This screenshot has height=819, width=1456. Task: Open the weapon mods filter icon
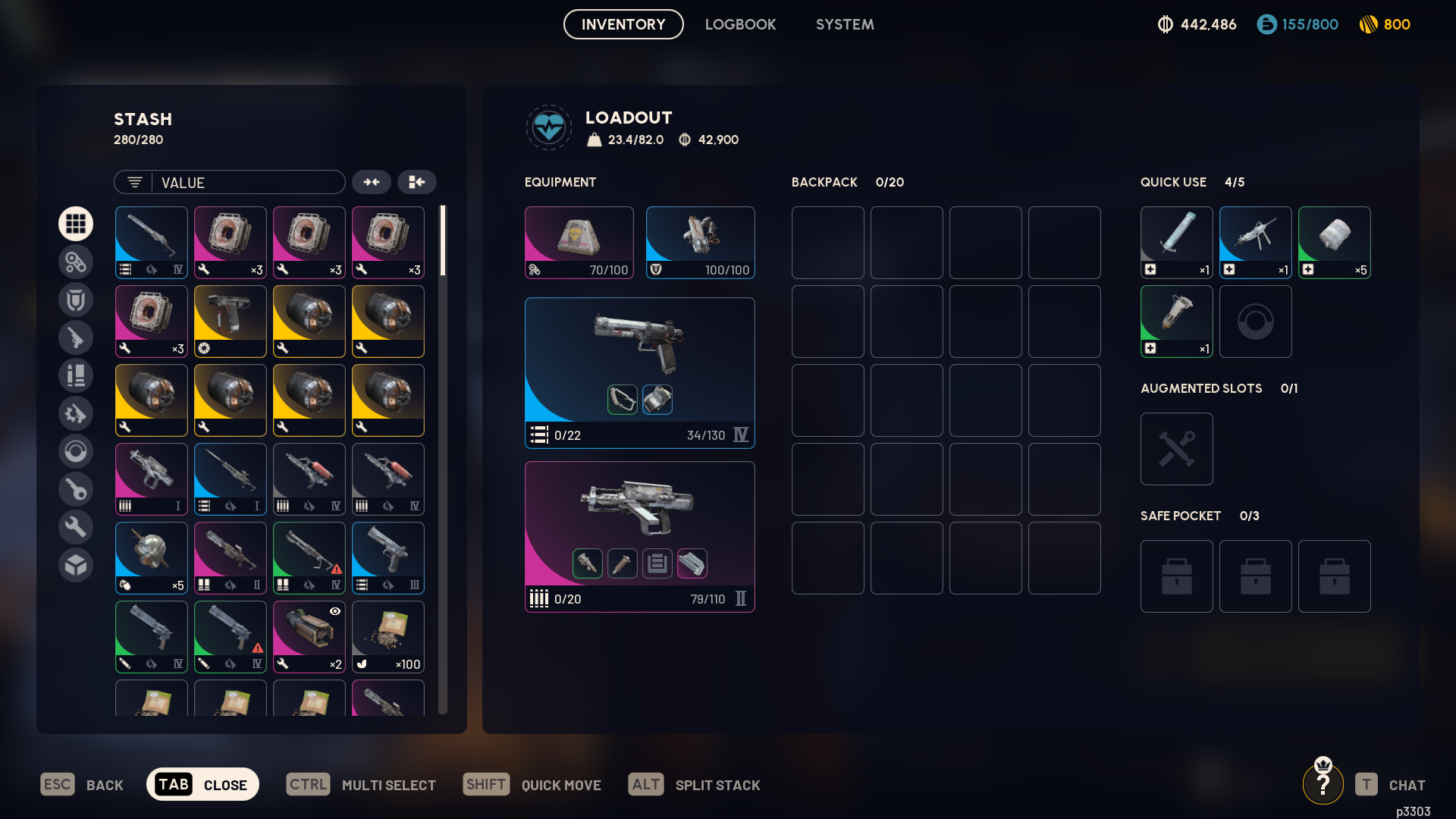point(76,413)
